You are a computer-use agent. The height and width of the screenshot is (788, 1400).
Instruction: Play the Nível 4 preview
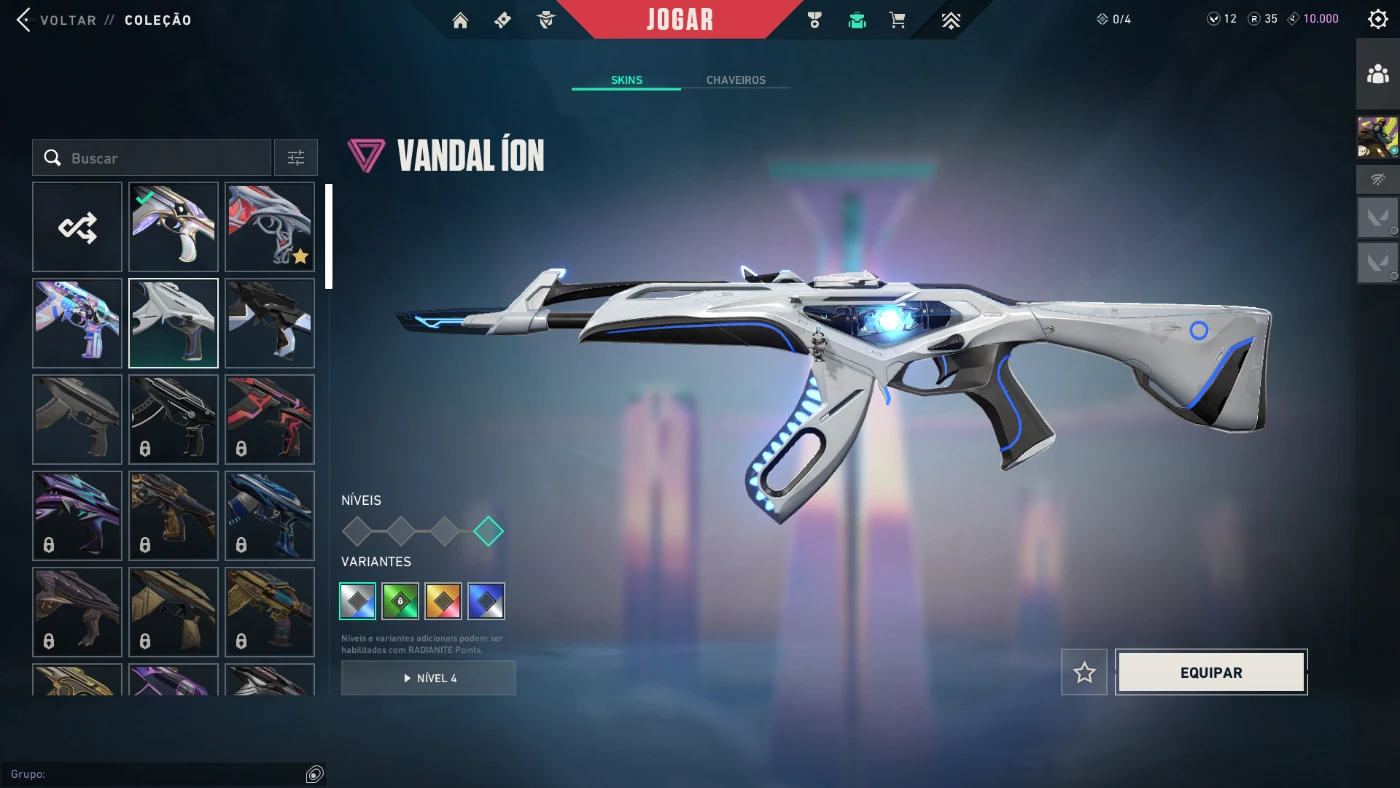(428, 678)
